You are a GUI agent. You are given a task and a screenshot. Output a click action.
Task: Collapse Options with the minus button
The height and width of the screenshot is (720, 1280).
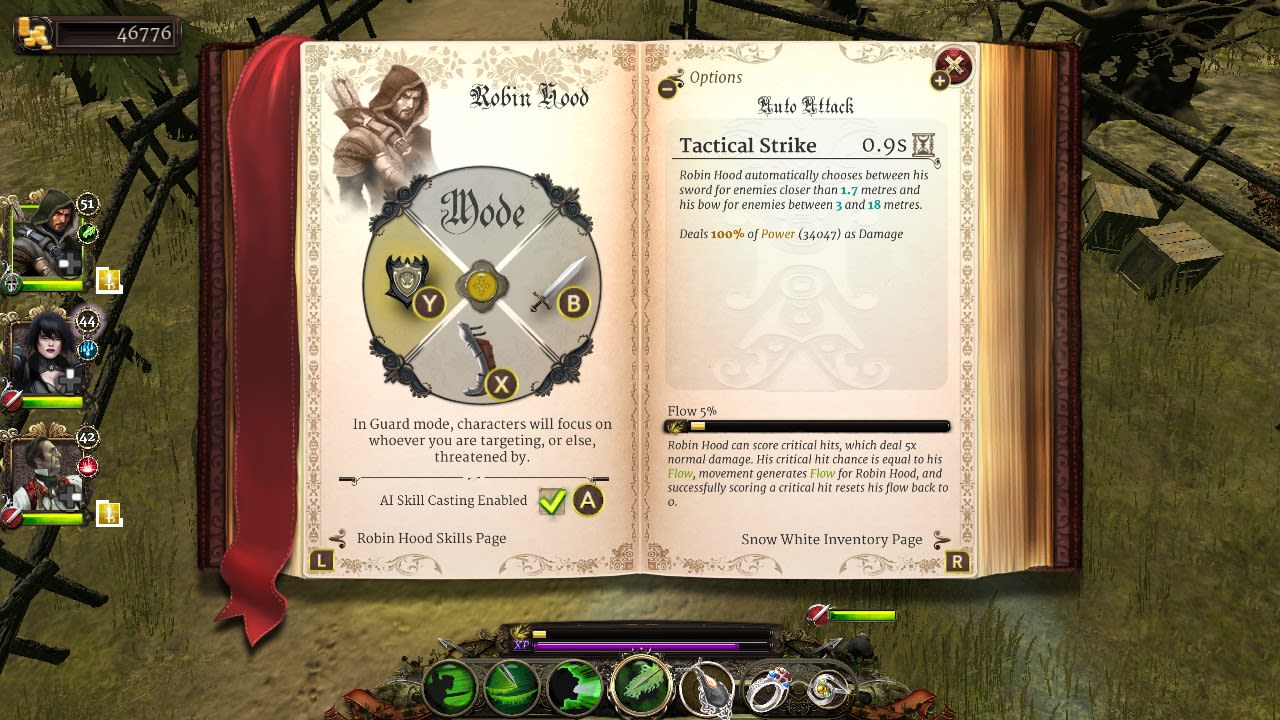click(x=668, y=89)
